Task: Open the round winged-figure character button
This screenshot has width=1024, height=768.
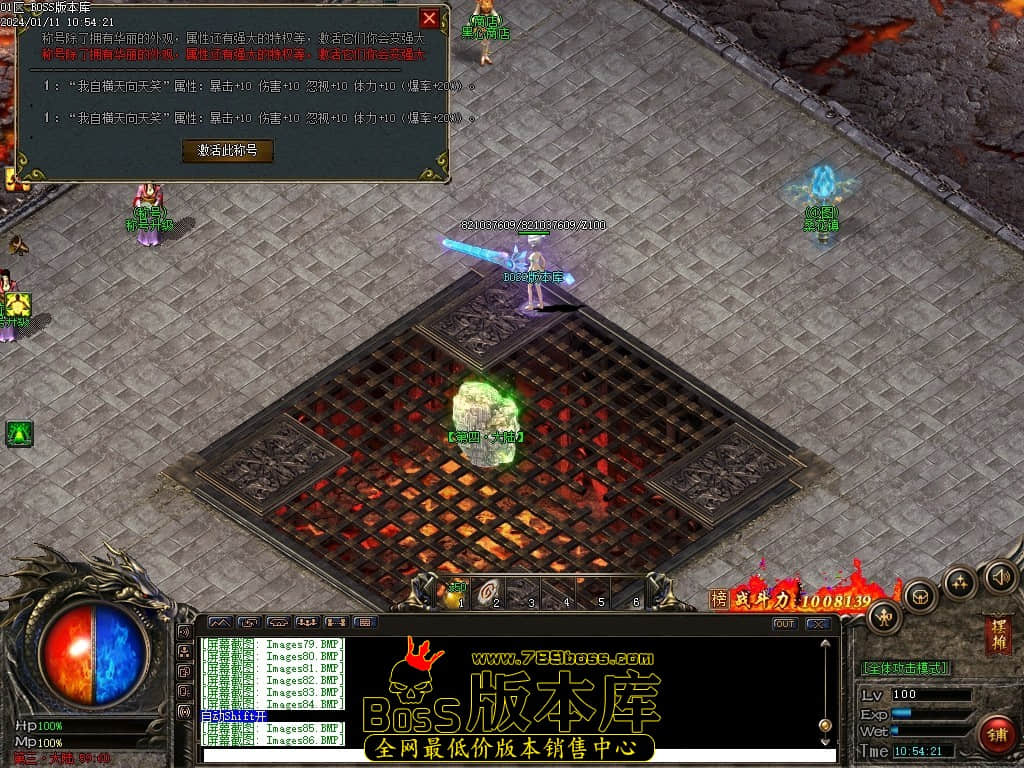Action: coord(884,615)
